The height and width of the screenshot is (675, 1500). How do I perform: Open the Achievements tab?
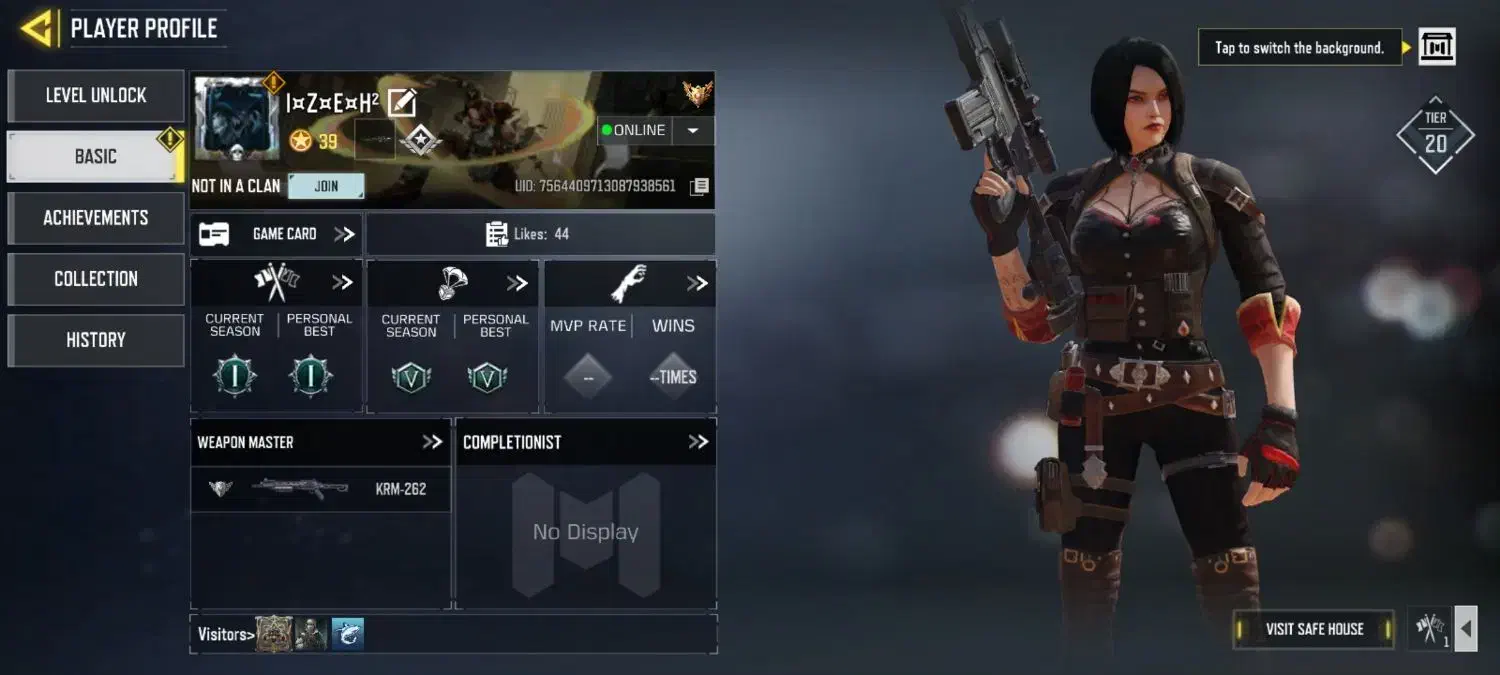tap(96, 218)
